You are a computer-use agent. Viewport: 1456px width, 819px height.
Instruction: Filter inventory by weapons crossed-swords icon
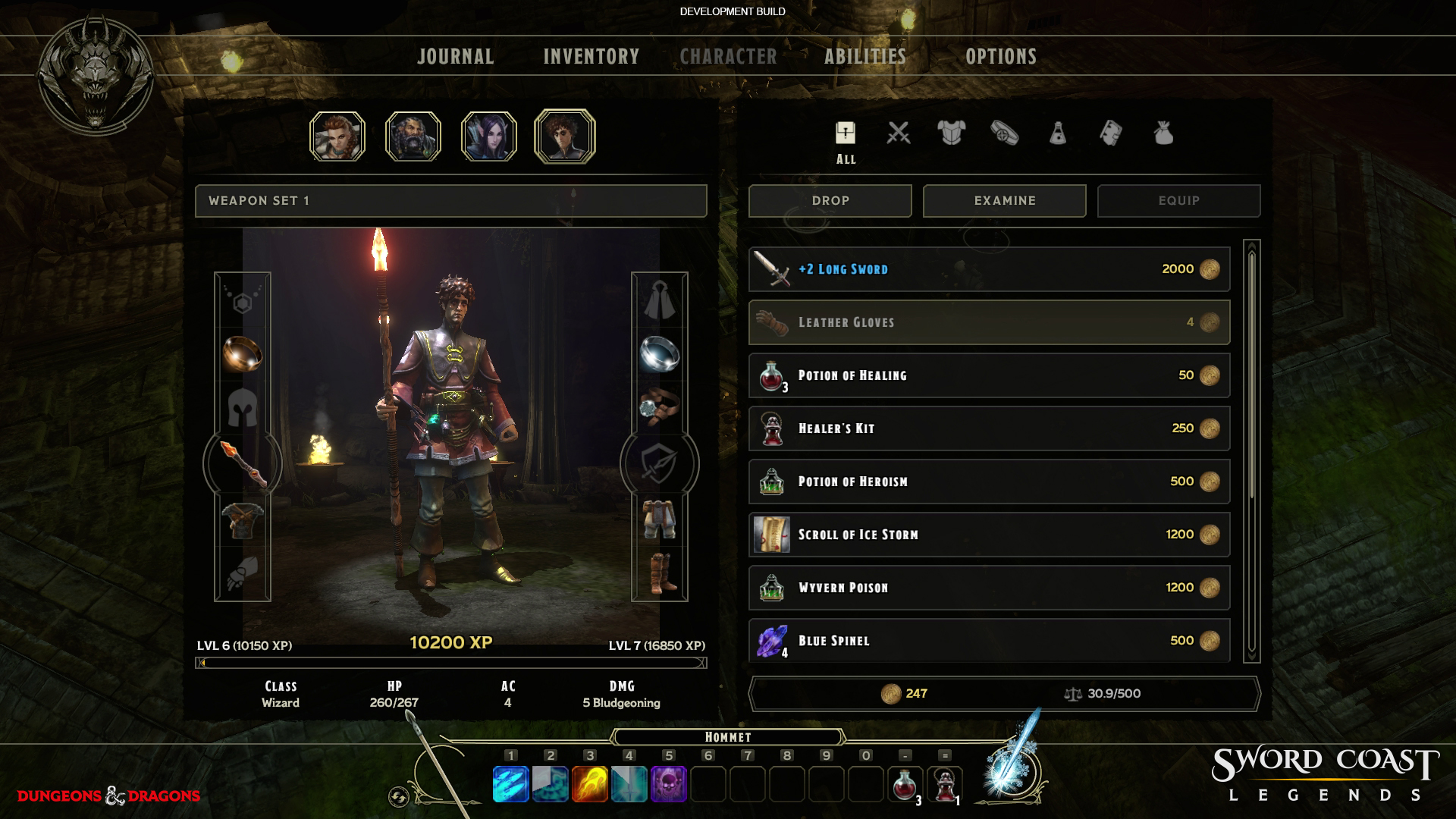click(899, 134)
